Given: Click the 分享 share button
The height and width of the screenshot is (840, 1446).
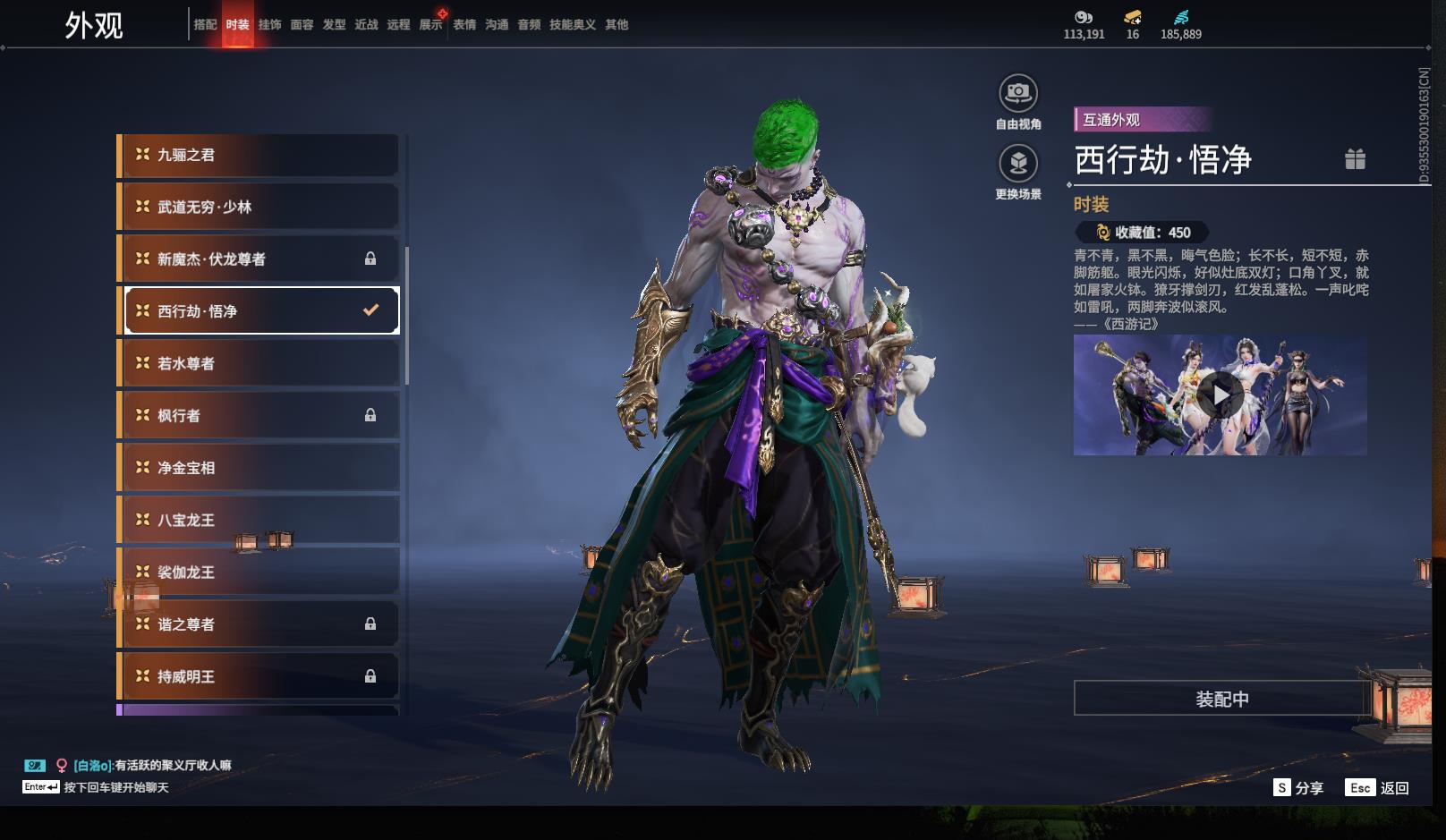Looking at the screenshot, I should tap(1298, 787).
